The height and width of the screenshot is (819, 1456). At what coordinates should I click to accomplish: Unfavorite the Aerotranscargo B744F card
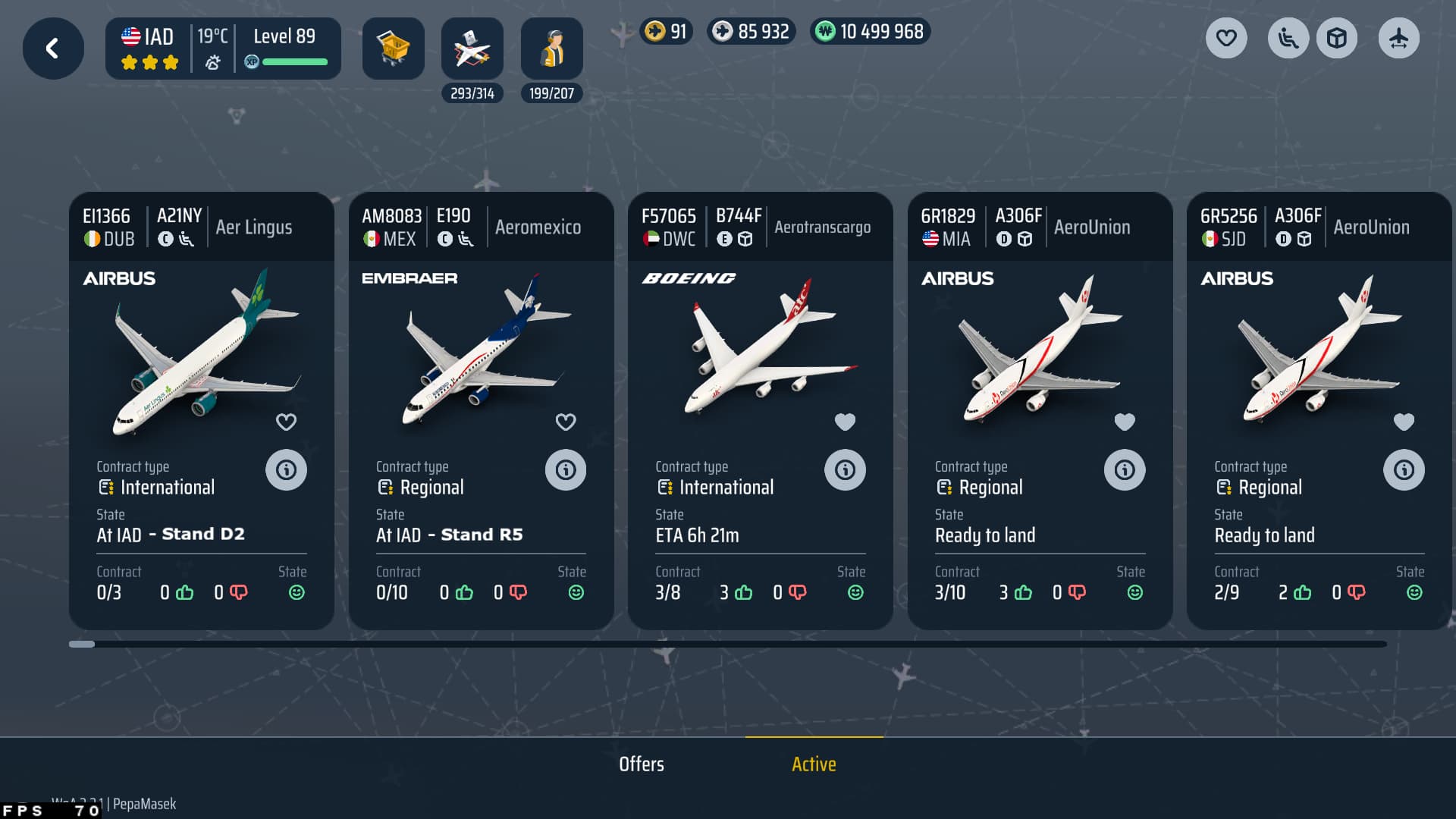(x=845, y=422)
